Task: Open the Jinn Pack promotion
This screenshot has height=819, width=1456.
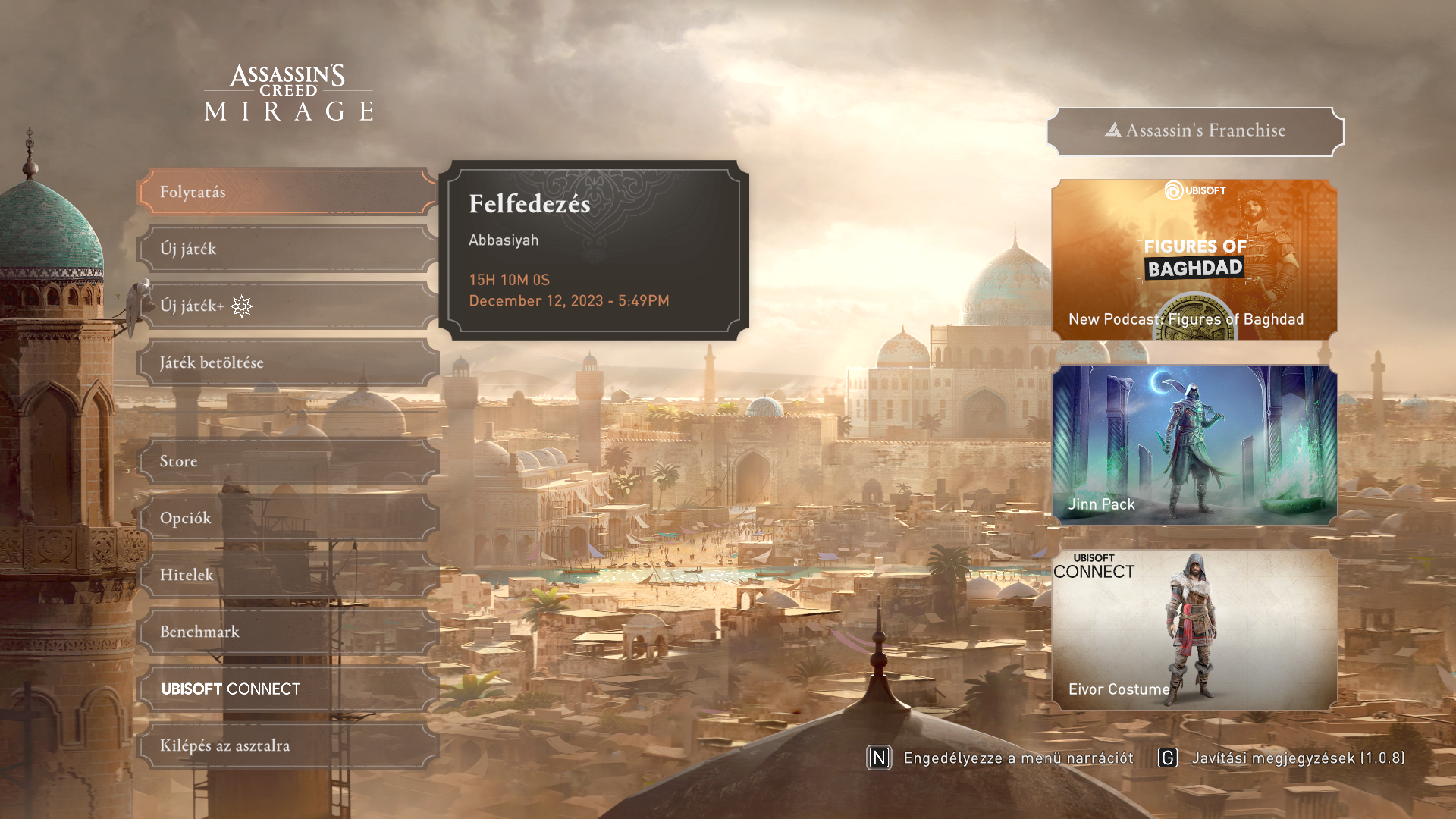Action: tap(1194, 445)
